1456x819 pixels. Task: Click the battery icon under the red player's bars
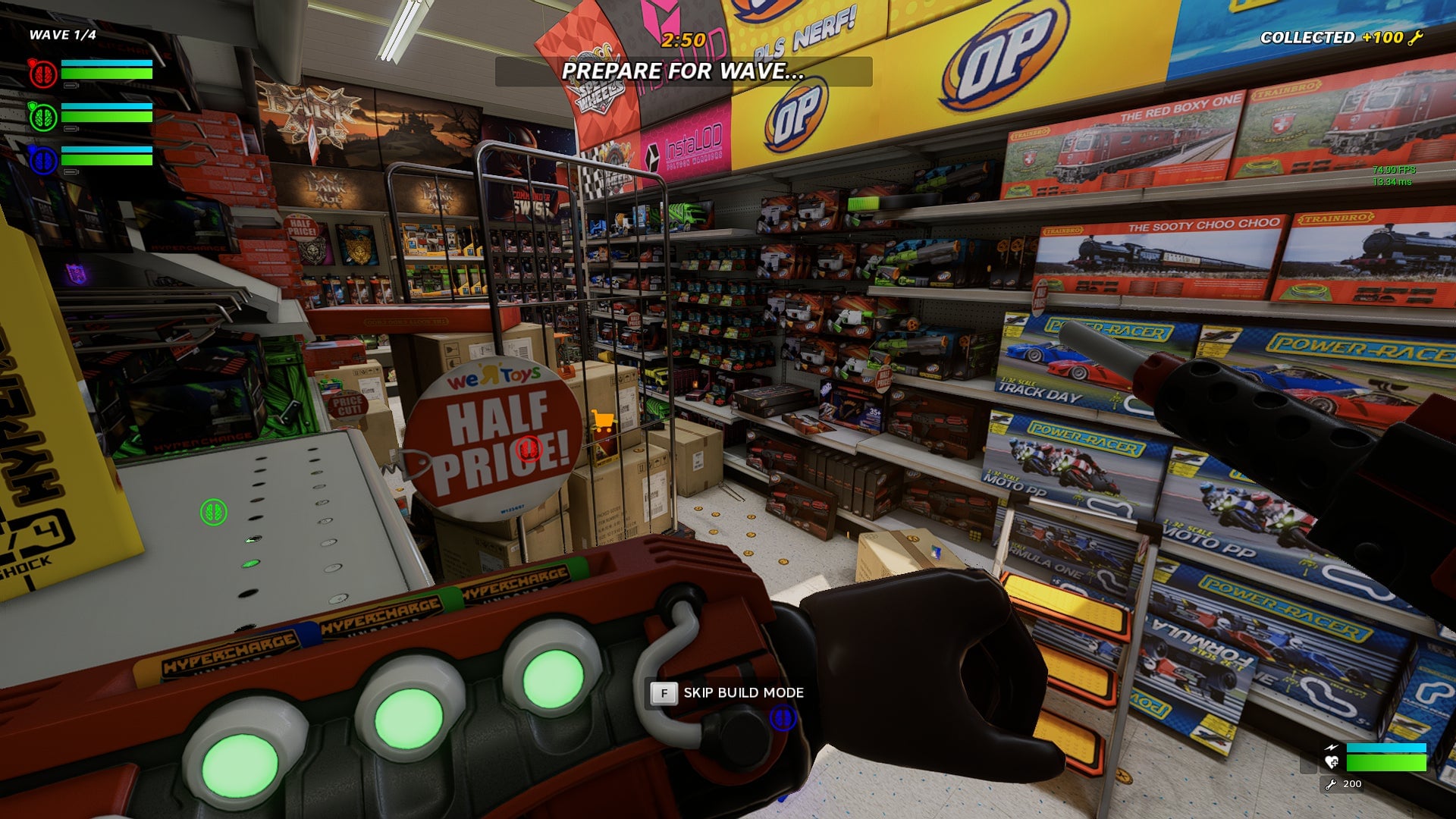[x=71, y=85]
